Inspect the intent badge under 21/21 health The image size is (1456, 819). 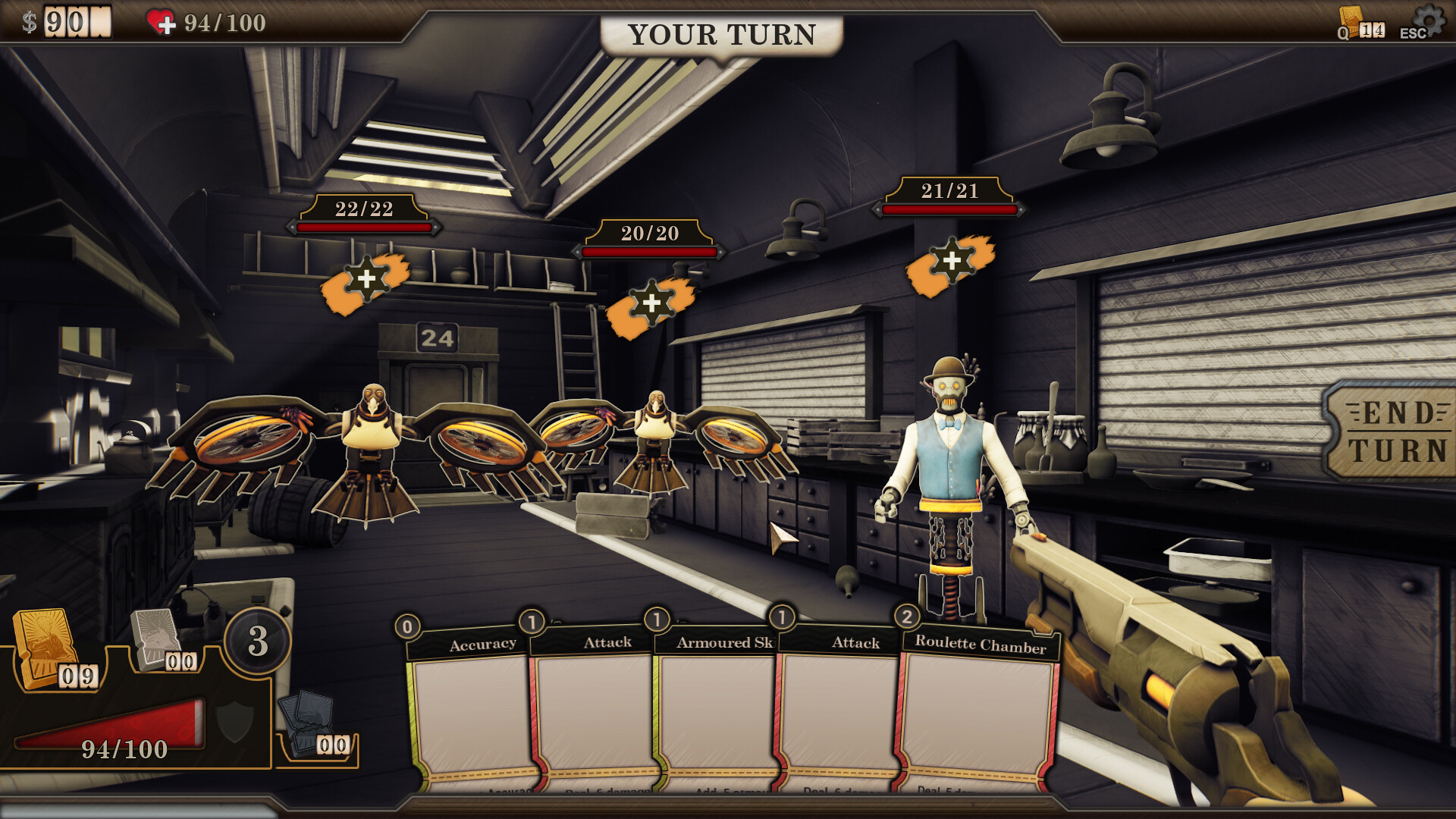(x=951, y=263)
